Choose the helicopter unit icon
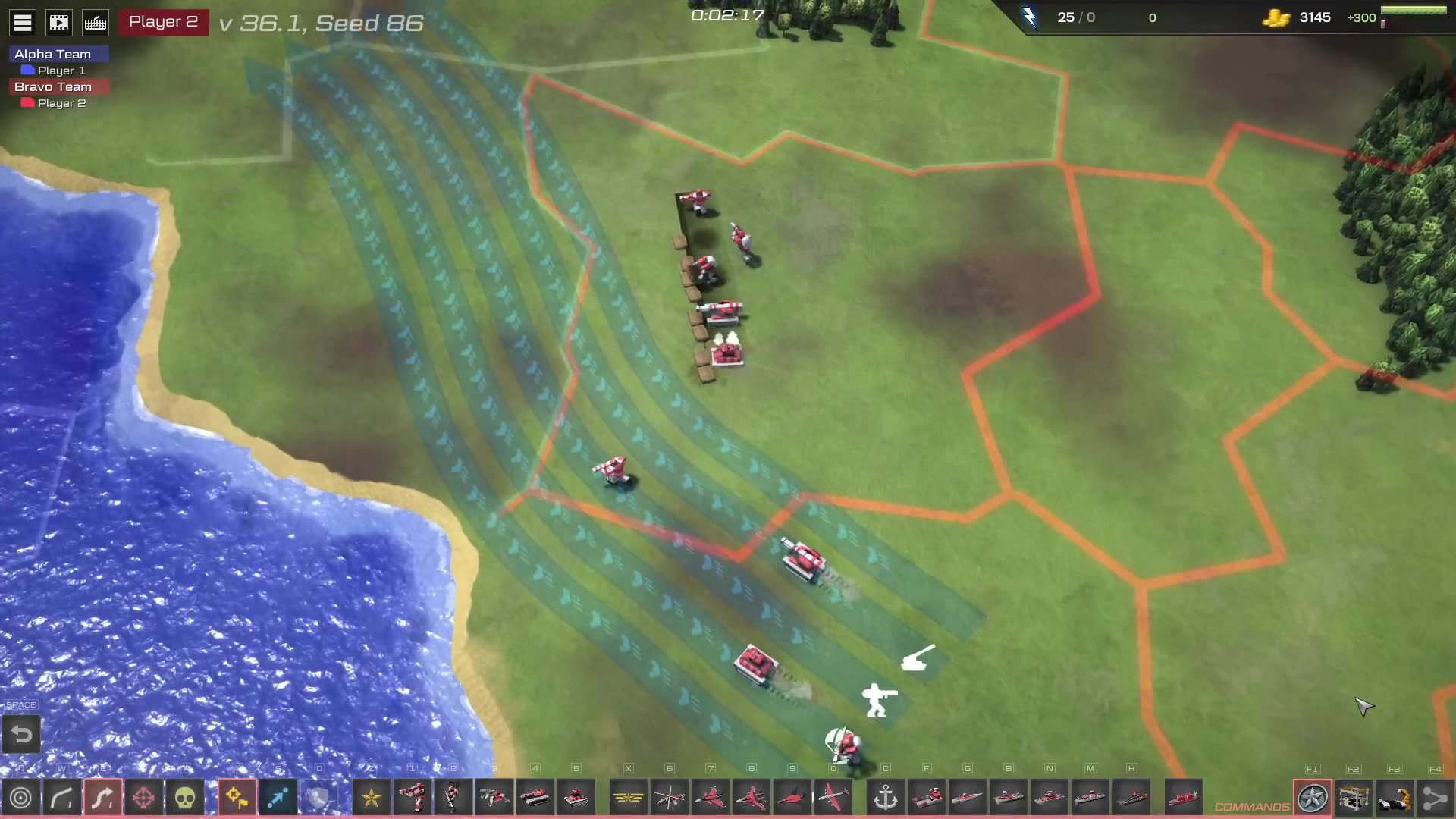Viewport: 1456px width, 819px height. click(x=670, y=798)
